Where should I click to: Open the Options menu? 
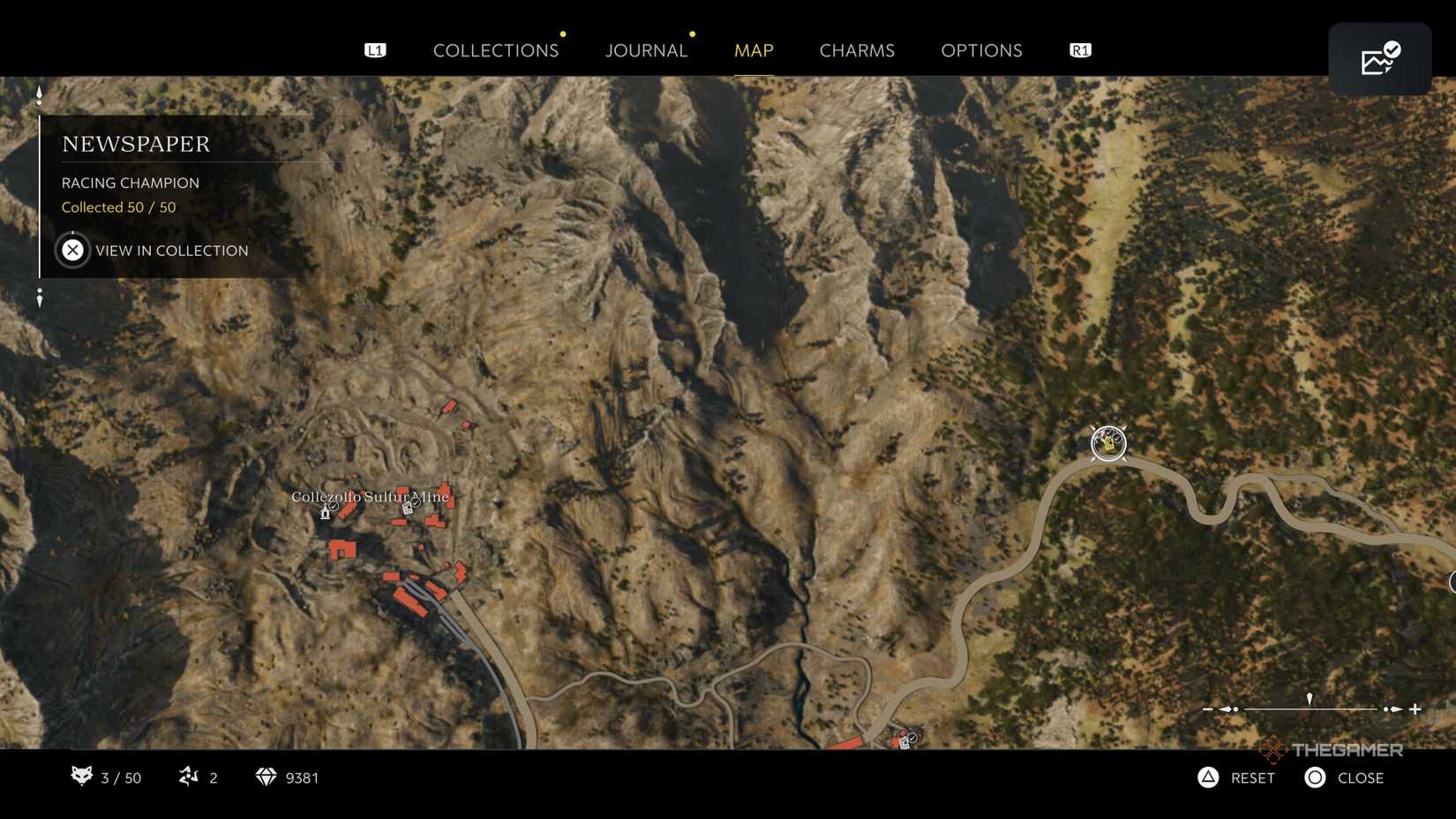[x=981, y=50]
